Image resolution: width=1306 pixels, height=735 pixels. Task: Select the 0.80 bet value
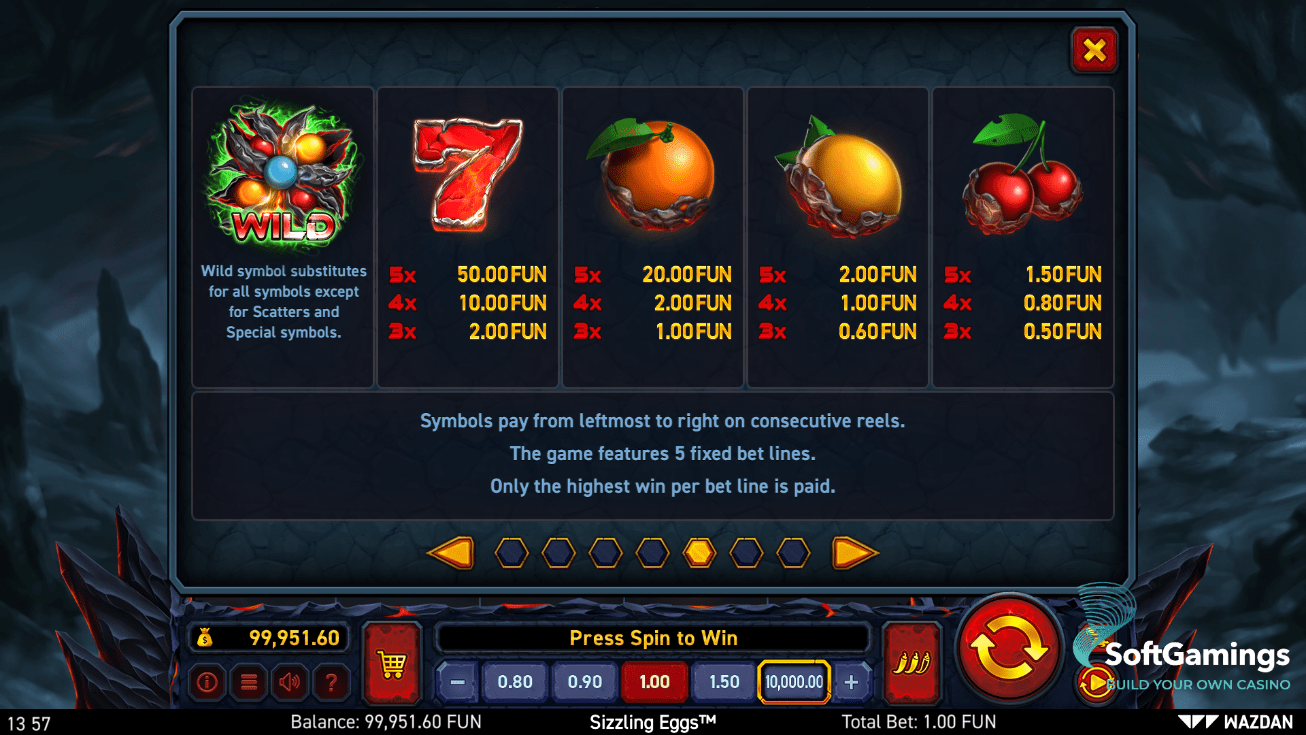pos(515,682)
